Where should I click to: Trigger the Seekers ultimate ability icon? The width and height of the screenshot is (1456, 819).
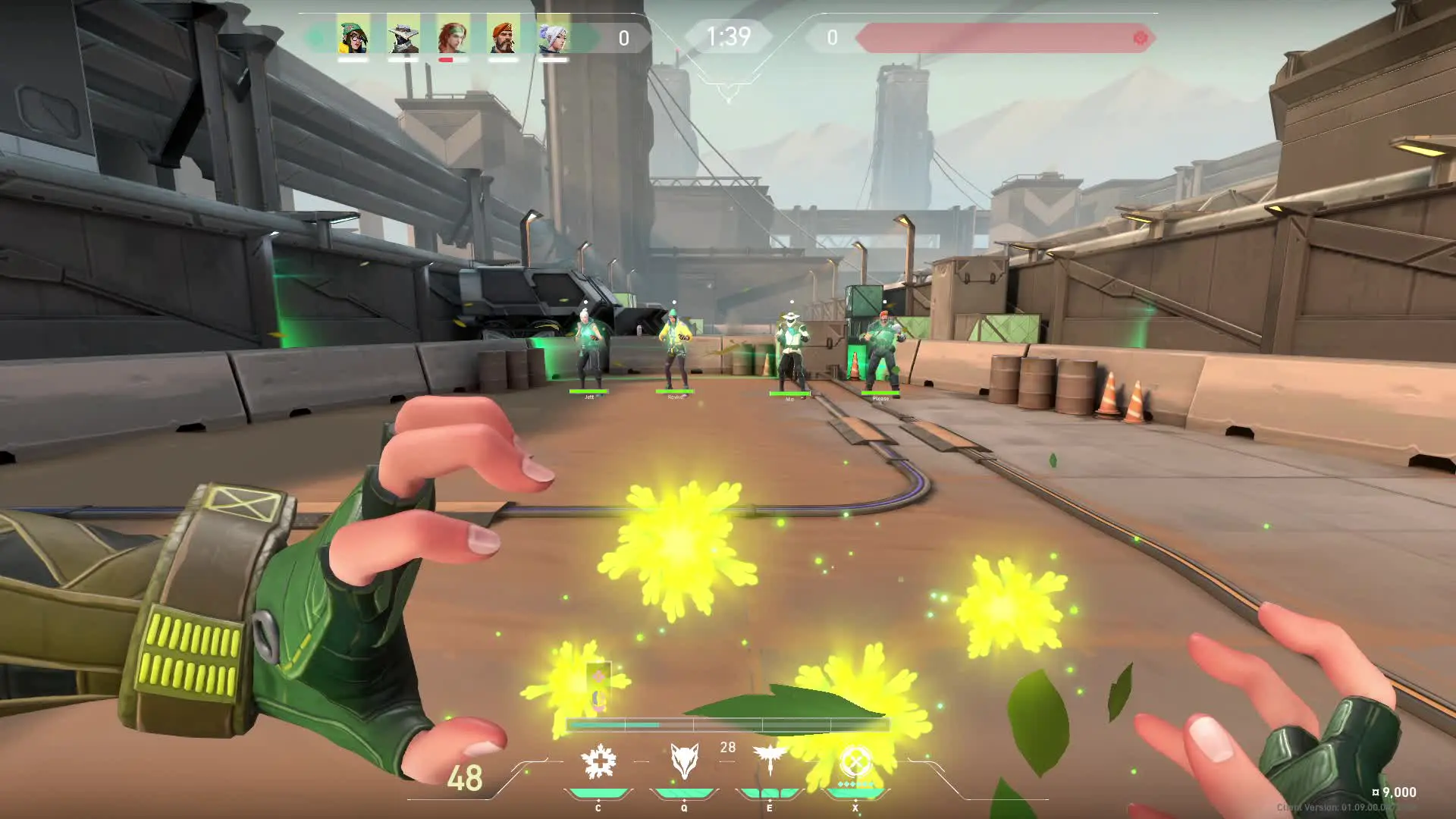point(855,761)
